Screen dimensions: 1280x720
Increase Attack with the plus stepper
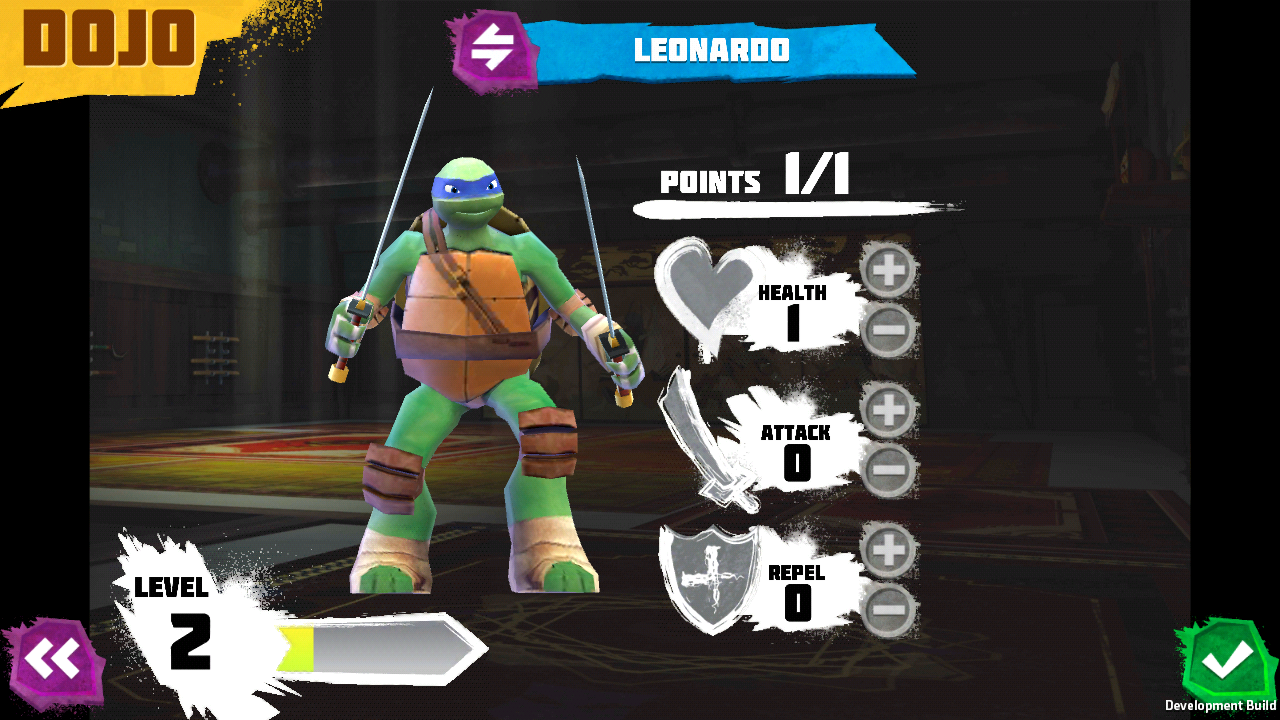pyautogui.click(x=890, y=408)
